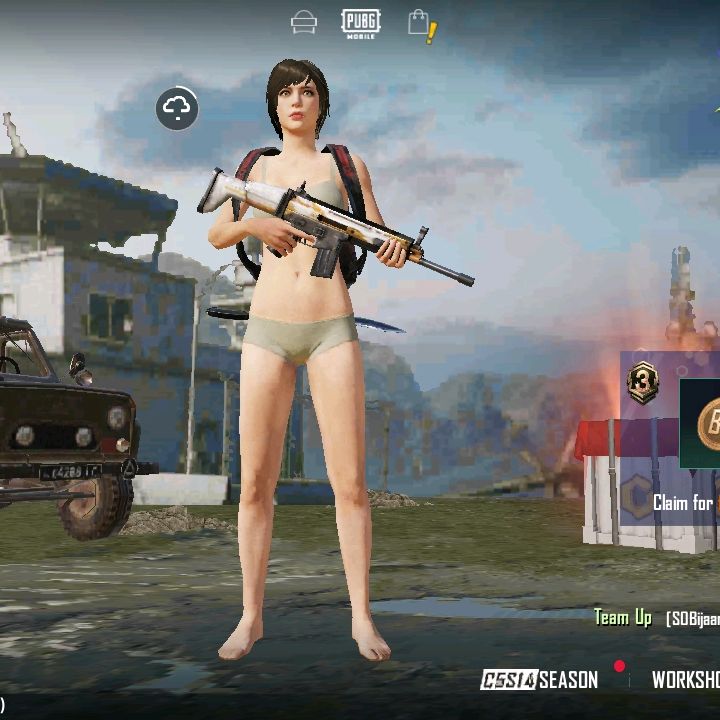
Task: Click the number 3 medal badge
Action: pos(642,383)
